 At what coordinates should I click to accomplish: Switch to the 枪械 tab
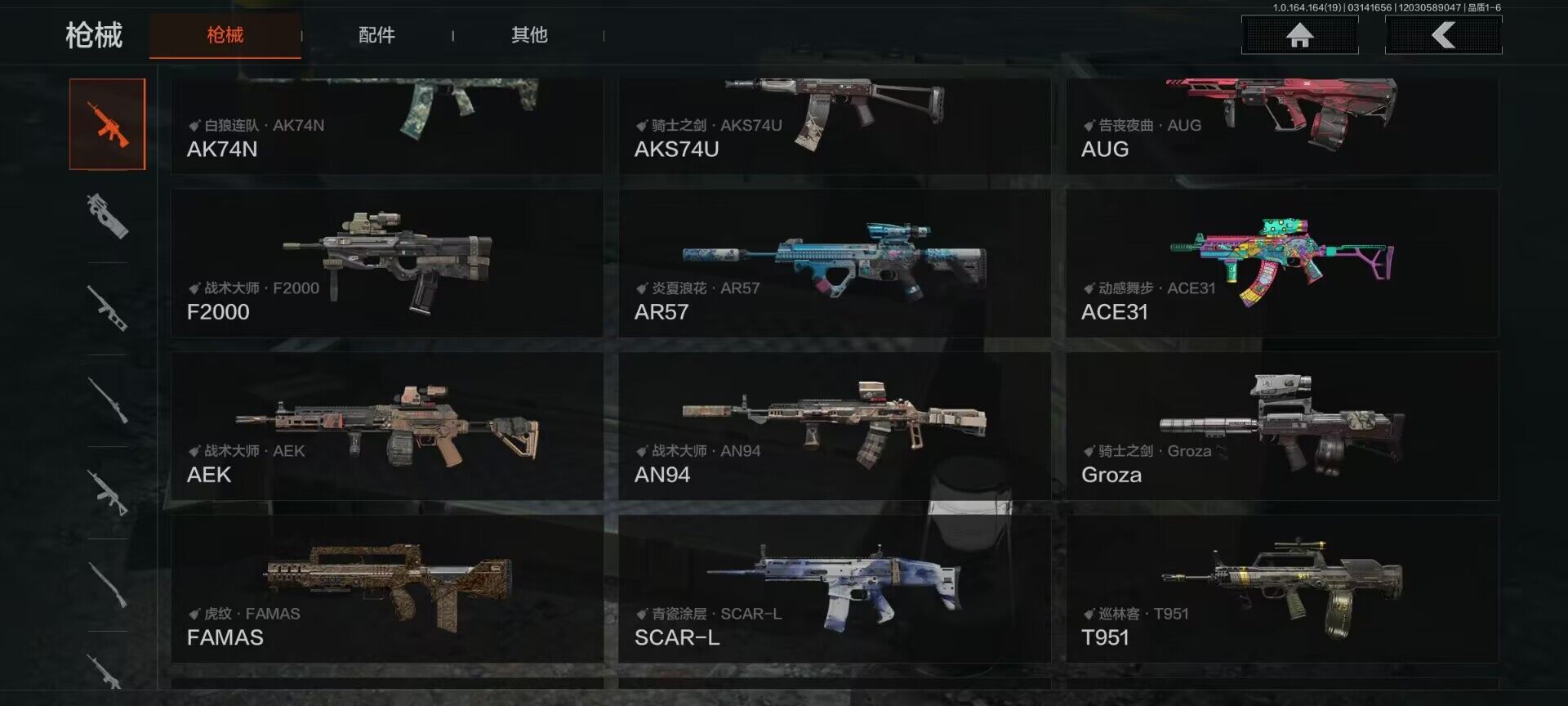[225, 35]
